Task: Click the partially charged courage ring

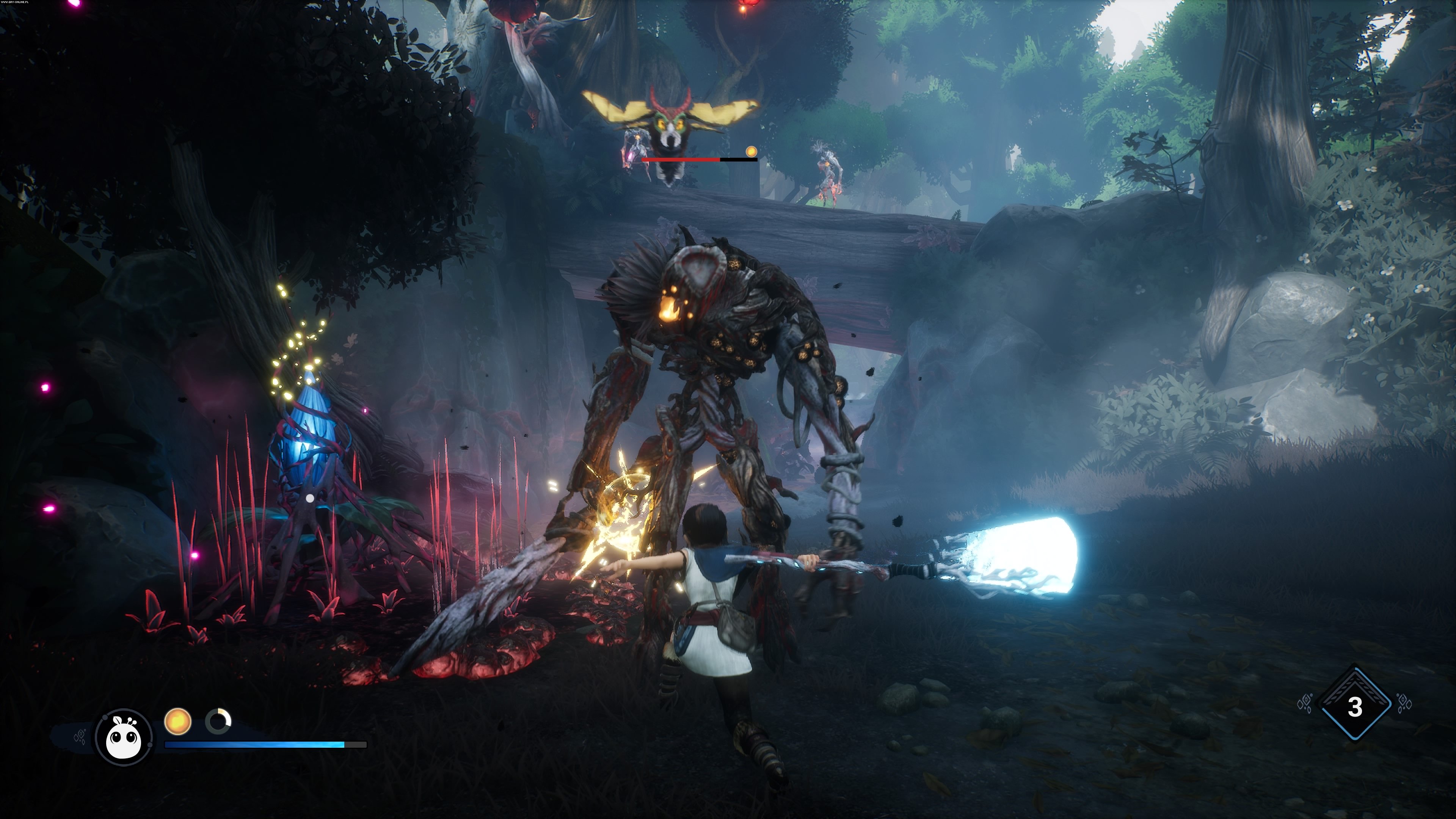Action: point(218,722)
